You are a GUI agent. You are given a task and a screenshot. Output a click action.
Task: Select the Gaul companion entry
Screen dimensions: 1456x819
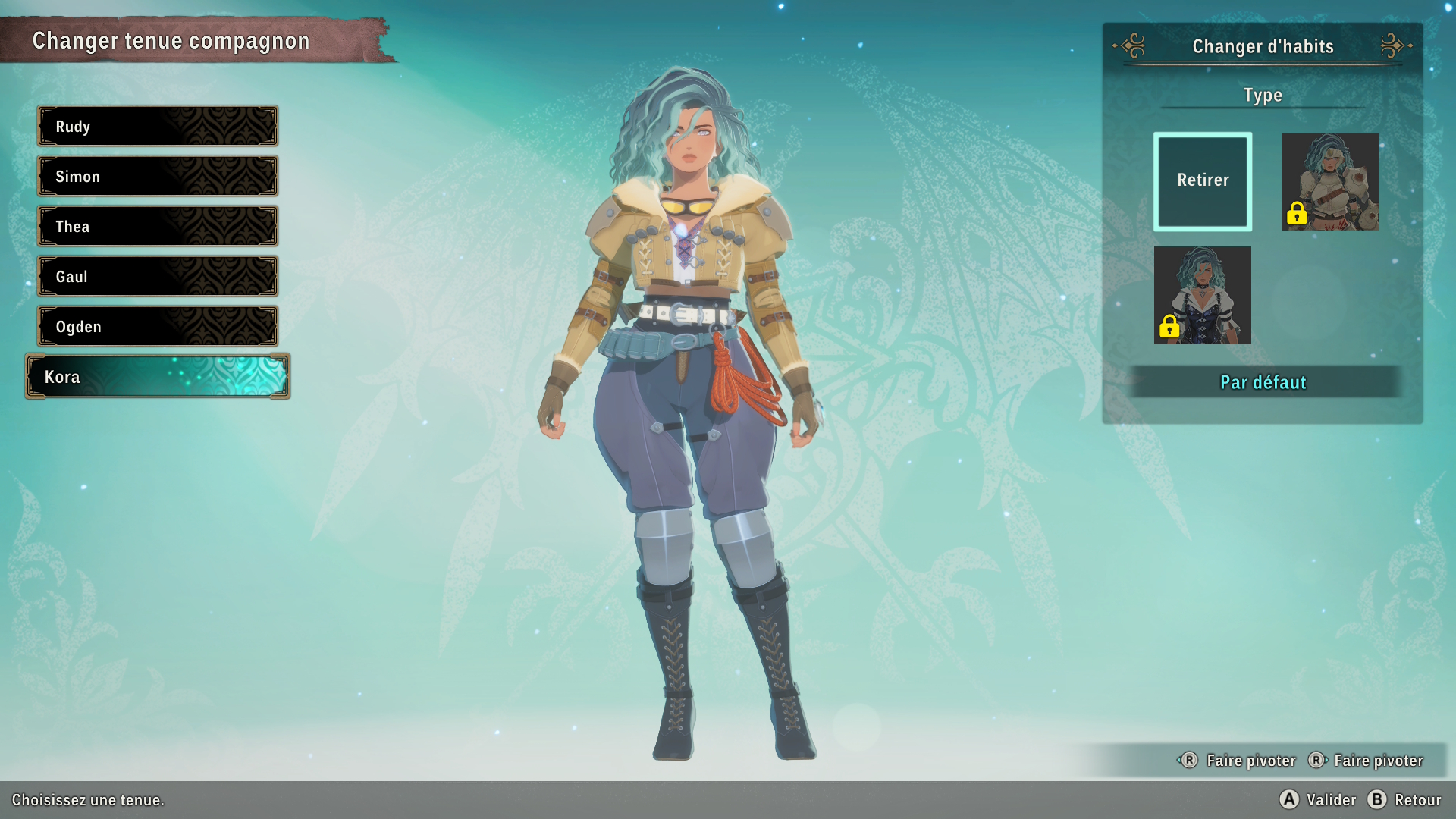(x=158, y=276)
